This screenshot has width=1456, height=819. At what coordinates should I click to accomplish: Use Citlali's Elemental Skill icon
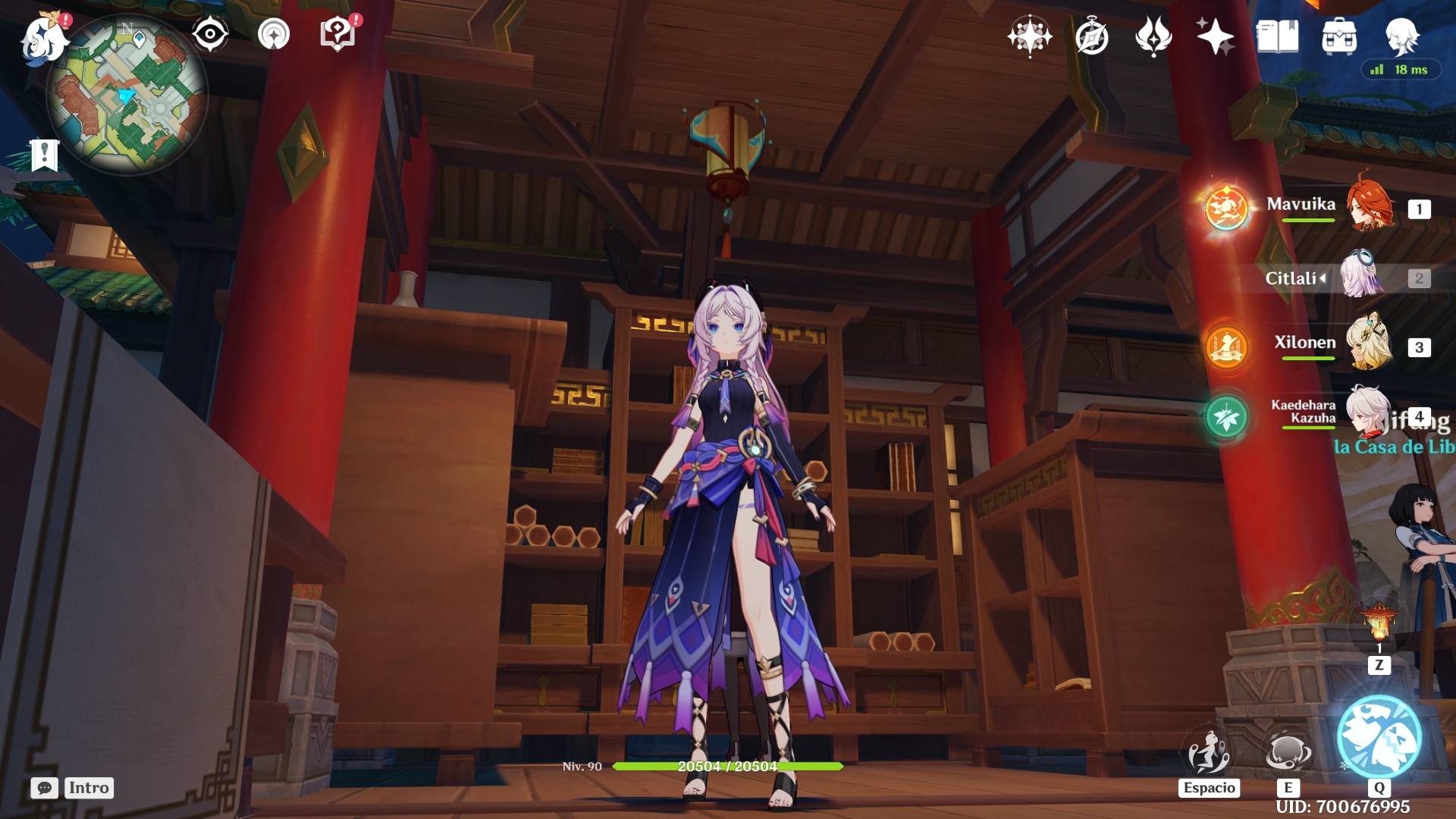1288,752
